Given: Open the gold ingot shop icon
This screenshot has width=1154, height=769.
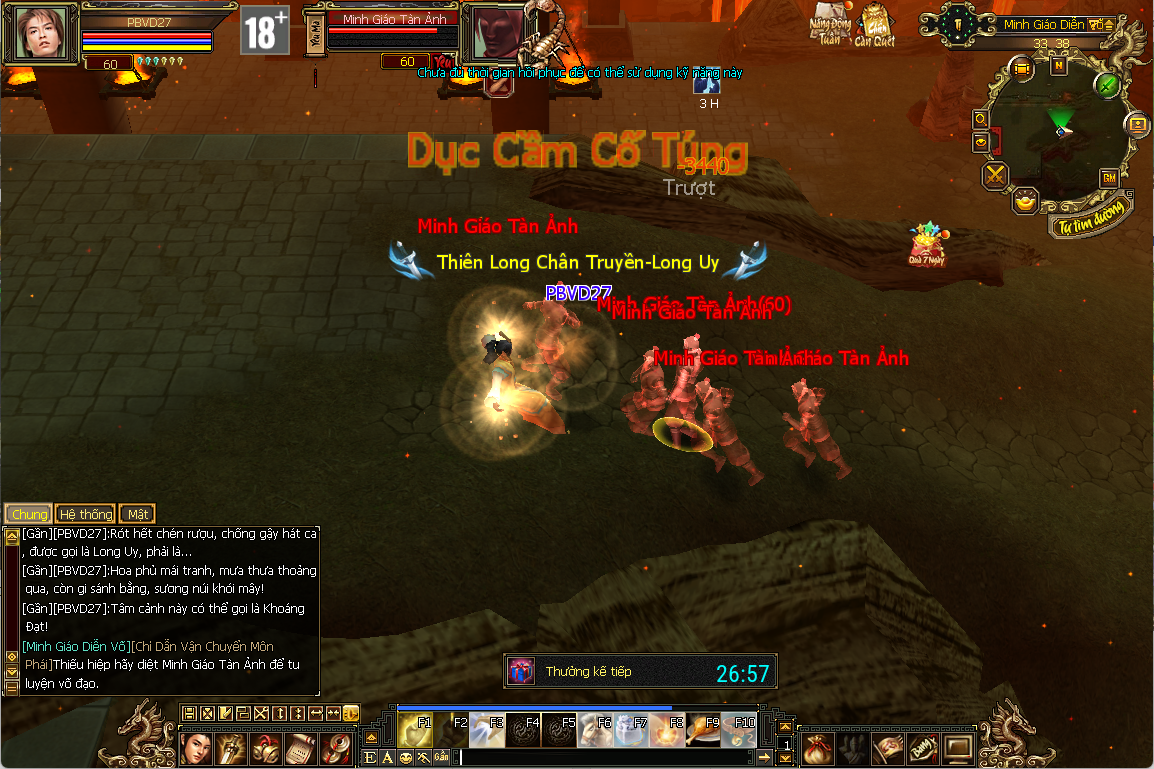Looking at the screenshot, I should (1025, 201).
